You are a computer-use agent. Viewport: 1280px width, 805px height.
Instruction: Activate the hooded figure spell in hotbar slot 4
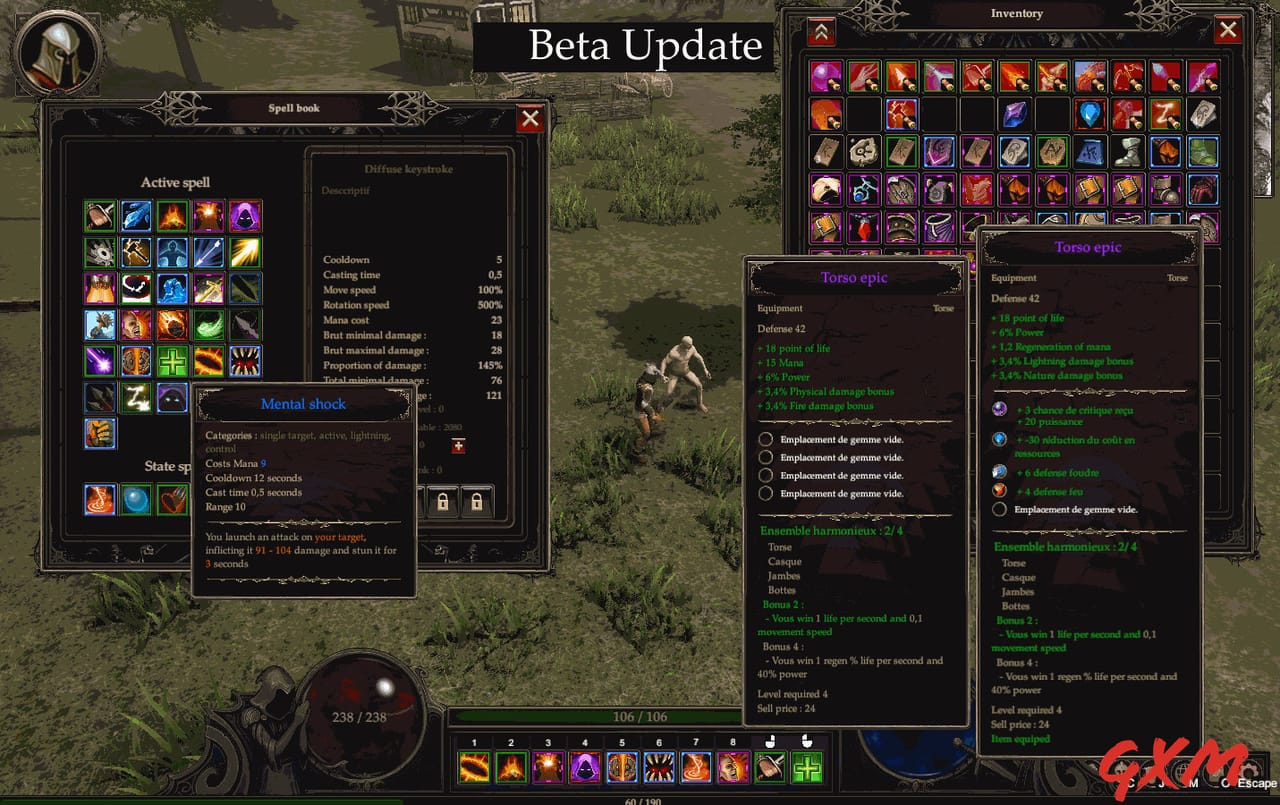583,767
